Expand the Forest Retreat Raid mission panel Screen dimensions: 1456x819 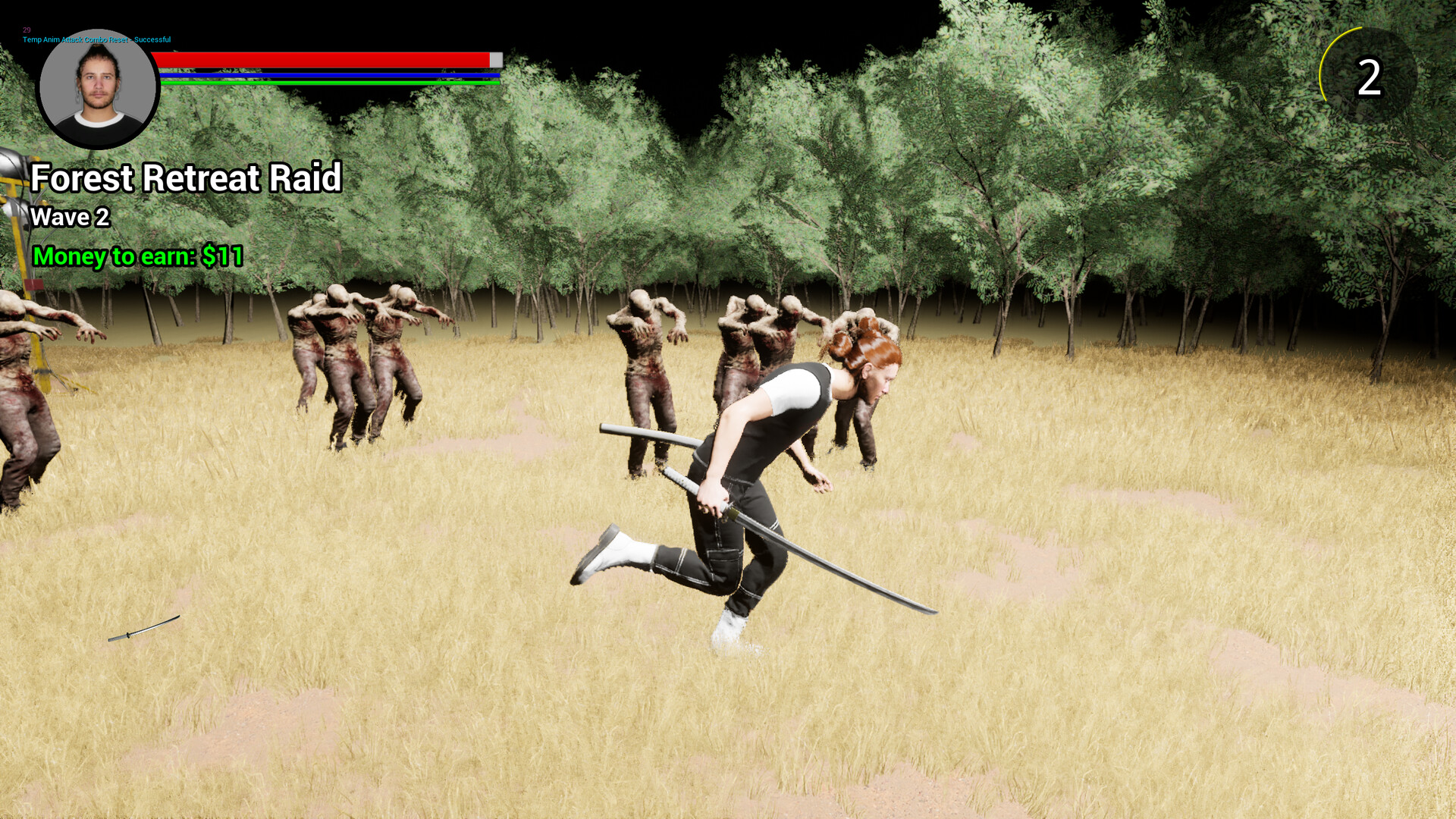(x=186, y=178)
